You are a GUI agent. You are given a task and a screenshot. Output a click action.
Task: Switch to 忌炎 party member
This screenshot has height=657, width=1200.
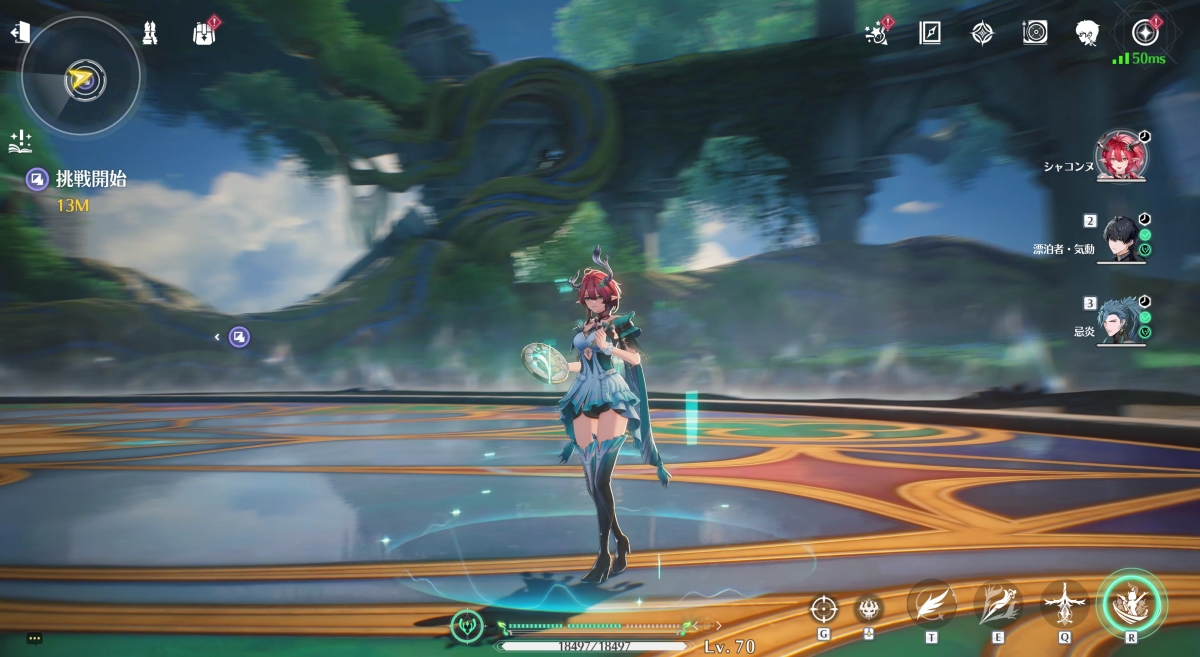pos(1120,322)
